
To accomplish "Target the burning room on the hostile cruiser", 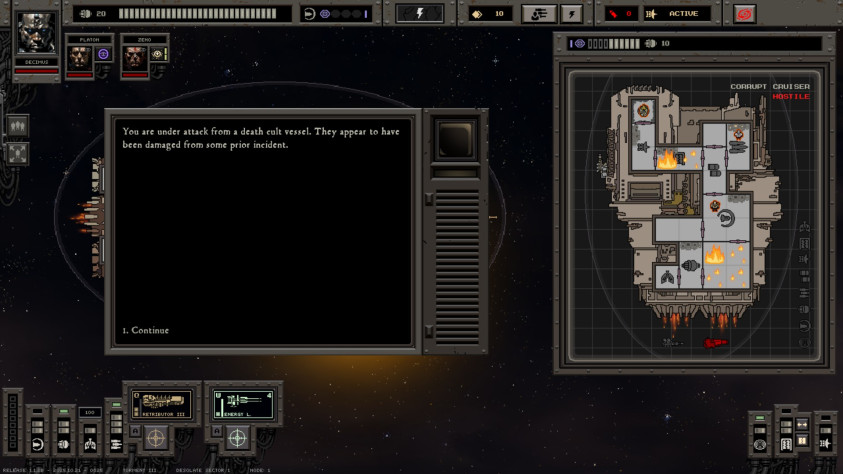I will point(714,256).
